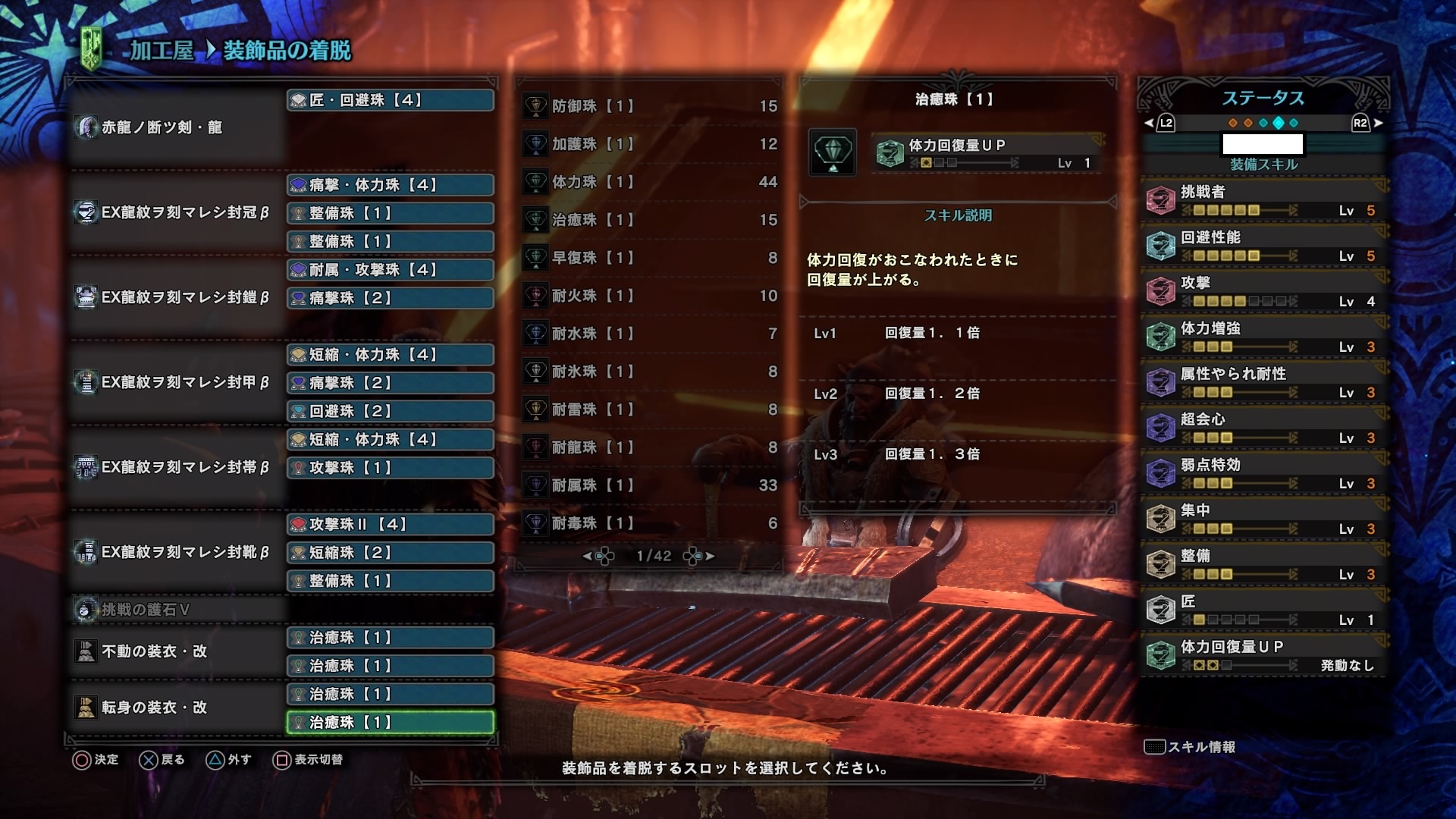This screenshot has width=1456, height=819.
Task: Choose the 耐属・攻撃珠【4】 decoration slot
Action: pos(391,270)
